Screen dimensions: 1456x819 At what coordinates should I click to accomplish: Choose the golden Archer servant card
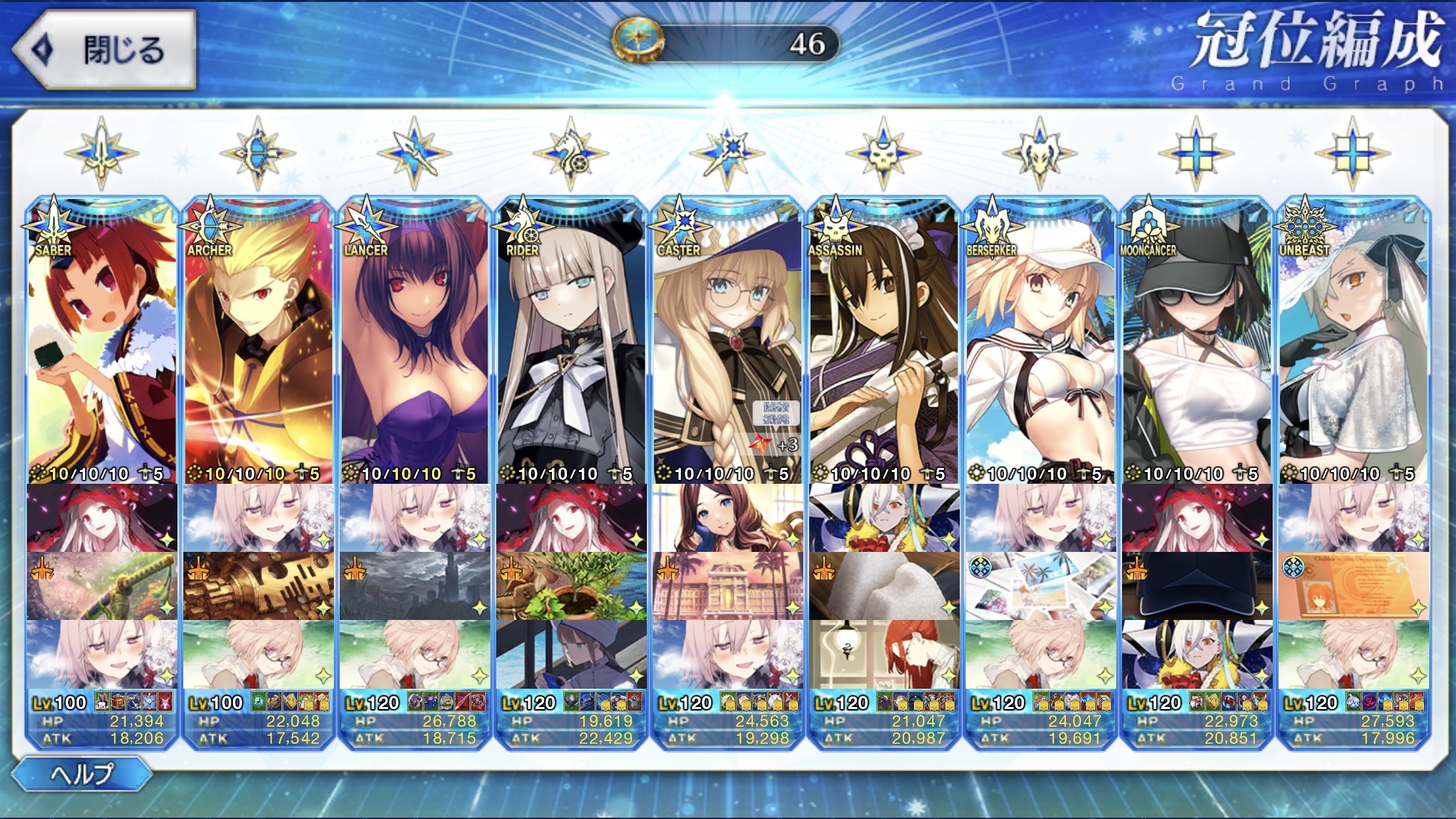point(259,340)
